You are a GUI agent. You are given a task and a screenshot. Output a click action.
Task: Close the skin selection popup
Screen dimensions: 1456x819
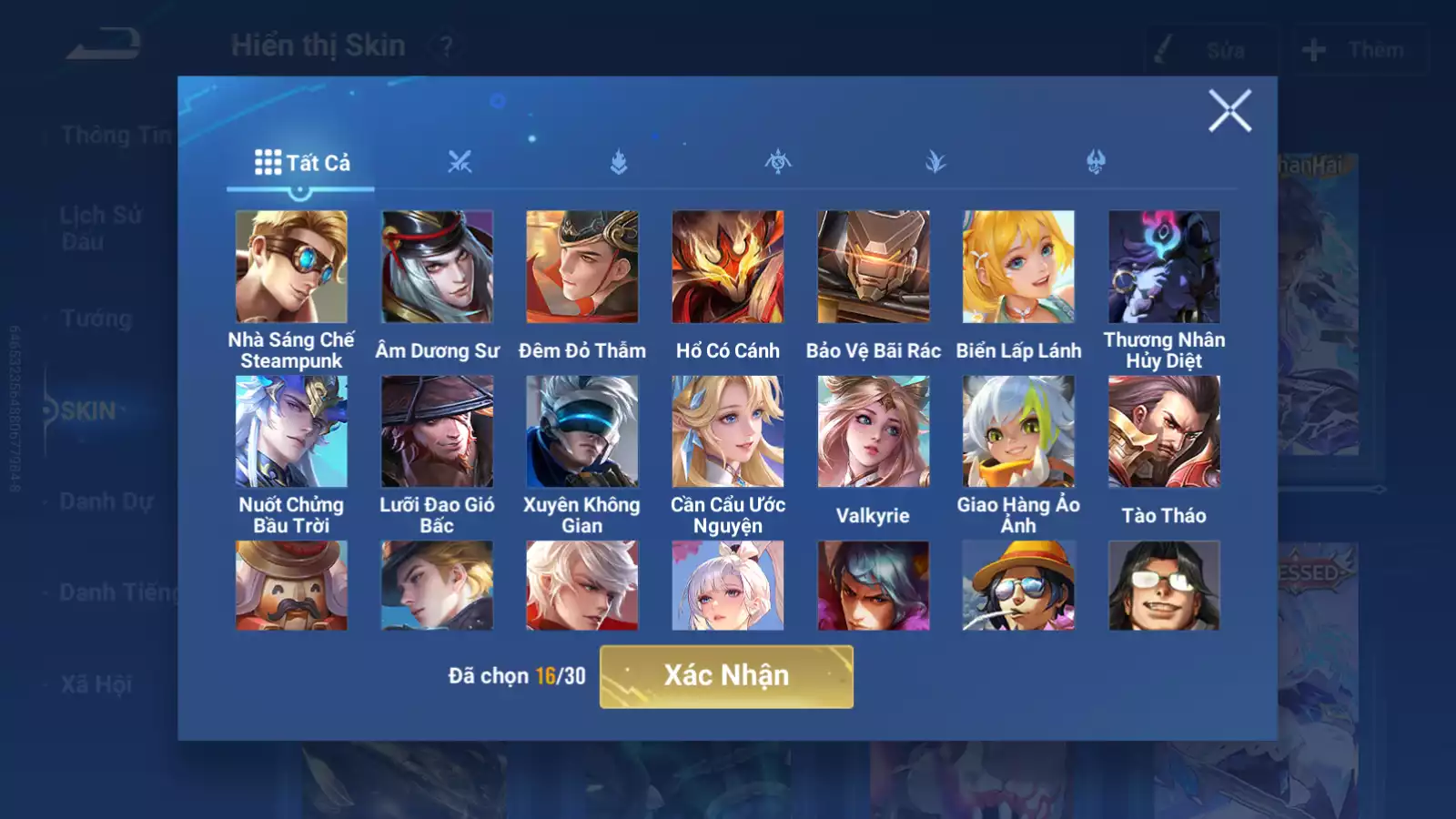pyautogui.click(x=1229, y=111)
